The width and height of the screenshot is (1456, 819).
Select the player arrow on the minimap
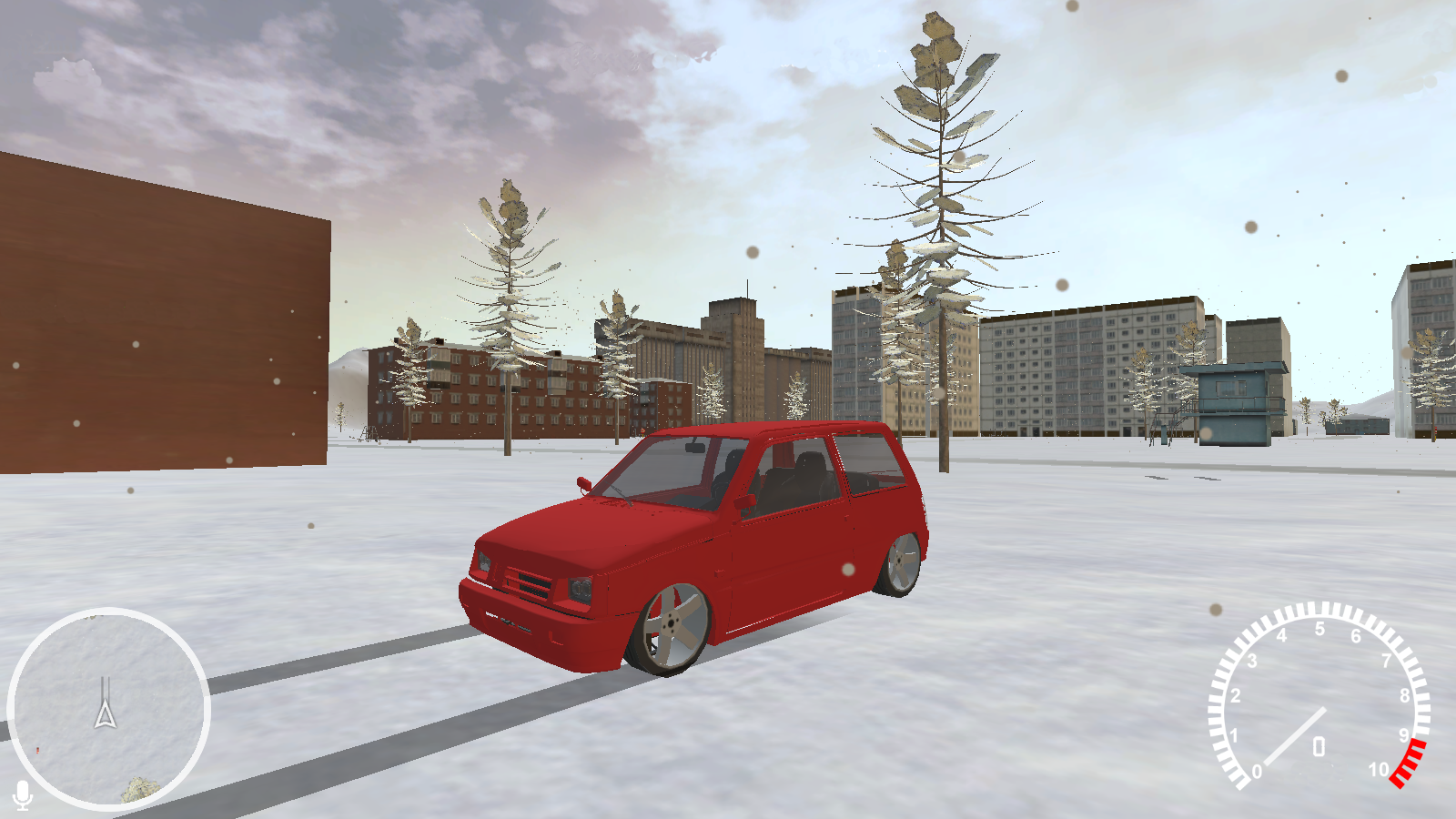[x=106, y=714]
